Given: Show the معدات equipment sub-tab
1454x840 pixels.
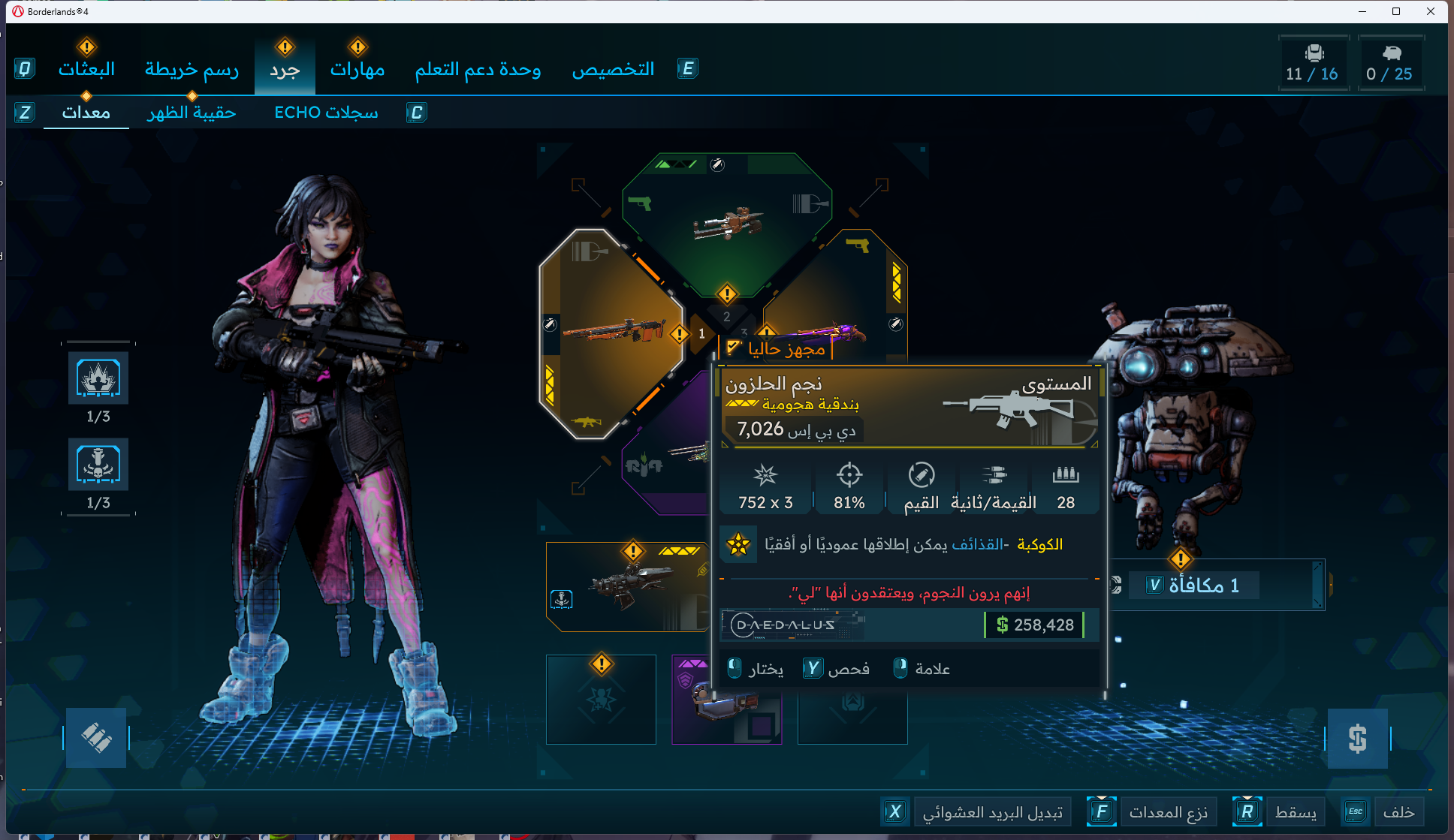Looking at the screenshot, I should tap(86, 113).
